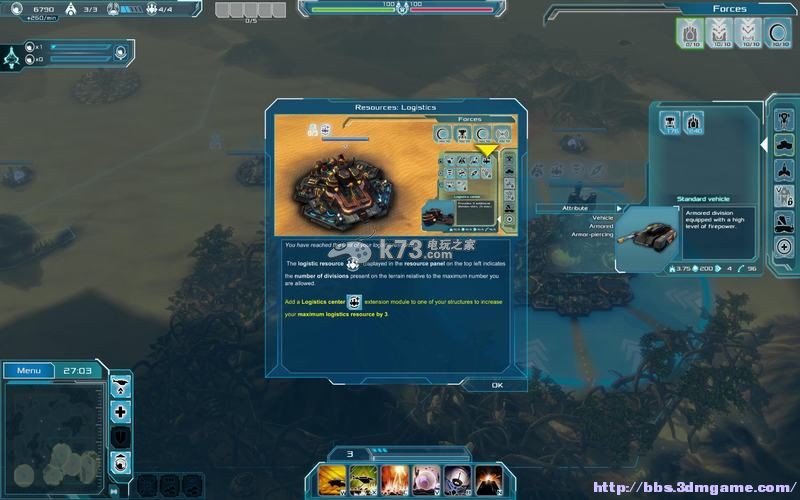The width and height of the screenshot is (800, 500).
Task: Activate the satellite dish ability
Action: (457, 478)
